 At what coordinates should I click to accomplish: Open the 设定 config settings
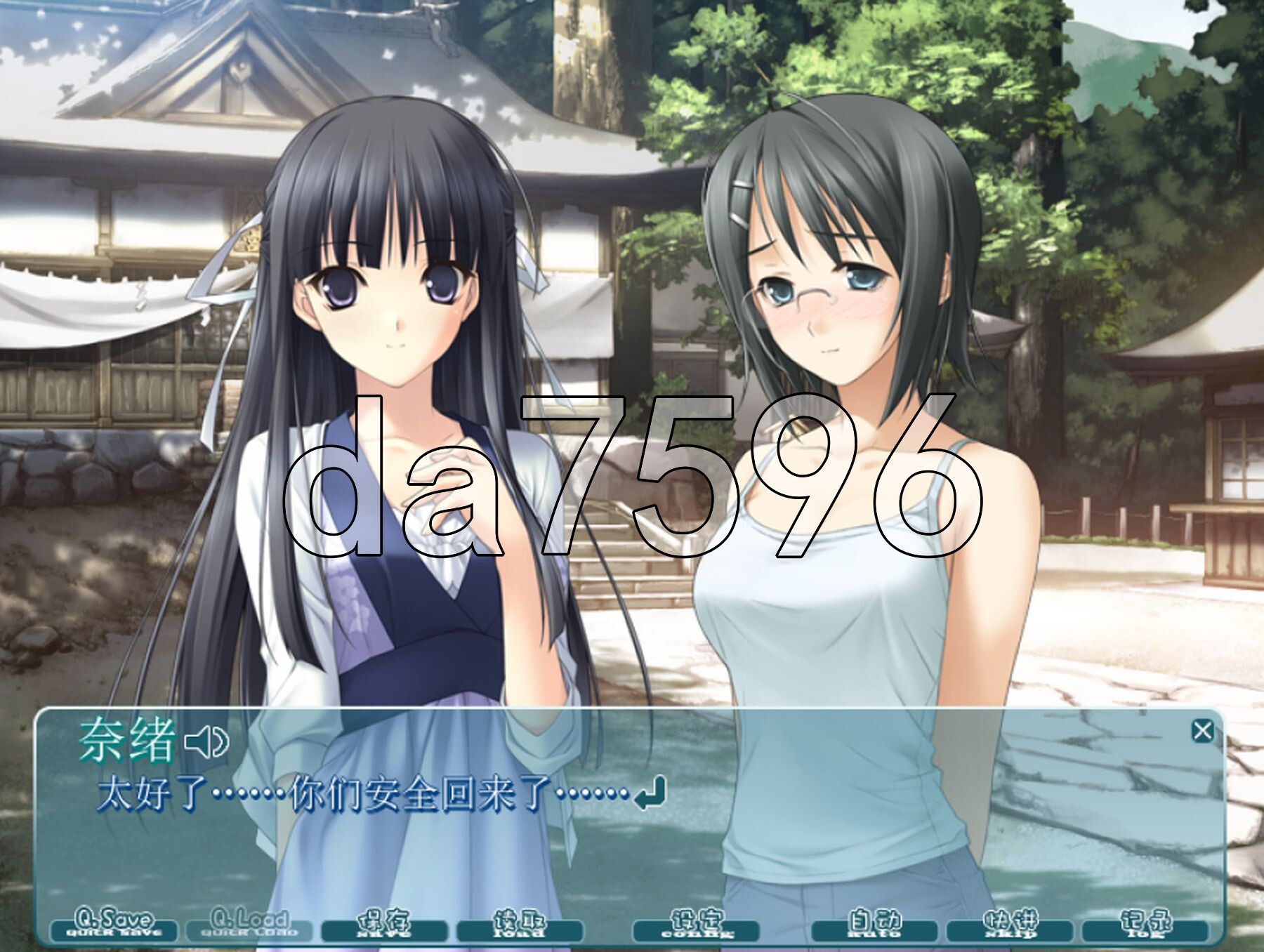[x=696, y=925]
